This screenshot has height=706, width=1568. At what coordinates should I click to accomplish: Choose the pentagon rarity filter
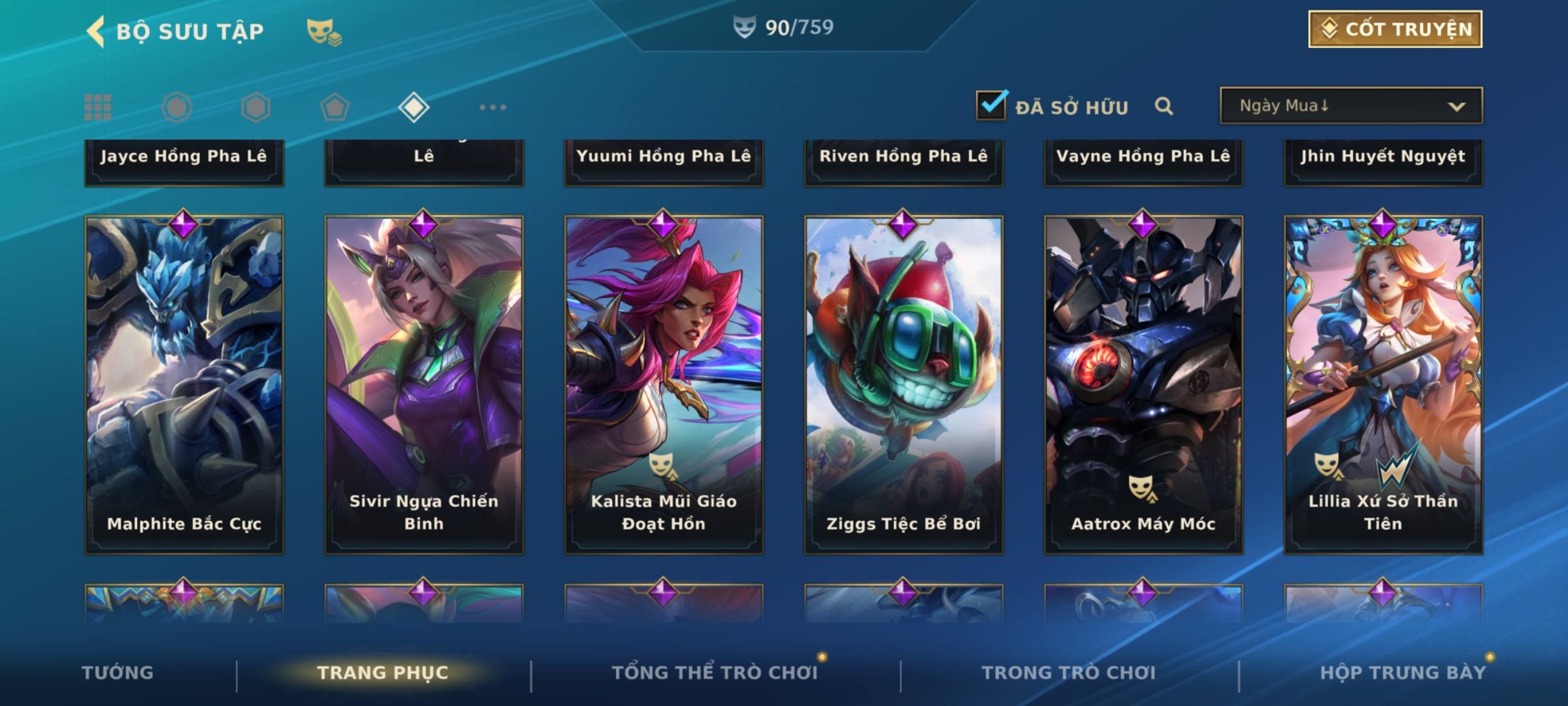(x=335, y=107)
